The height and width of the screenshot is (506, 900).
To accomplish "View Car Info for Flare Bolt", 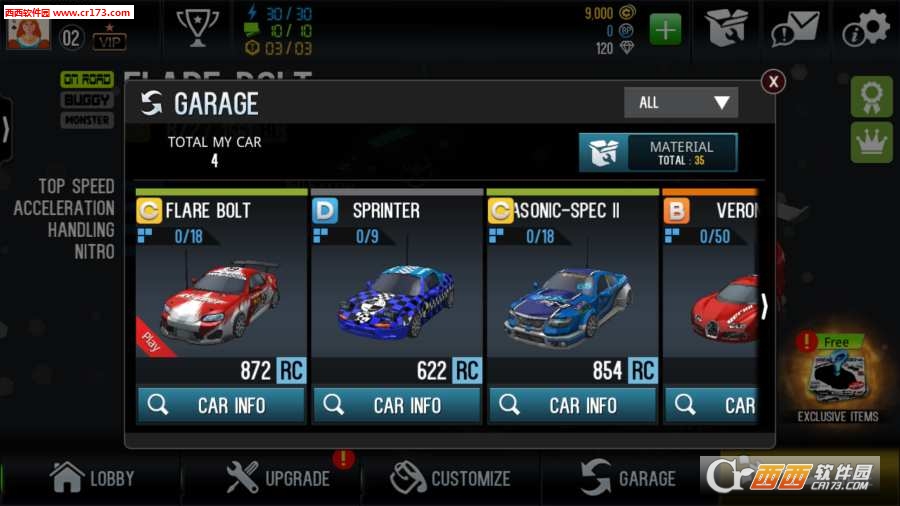I will pos(221,405).
